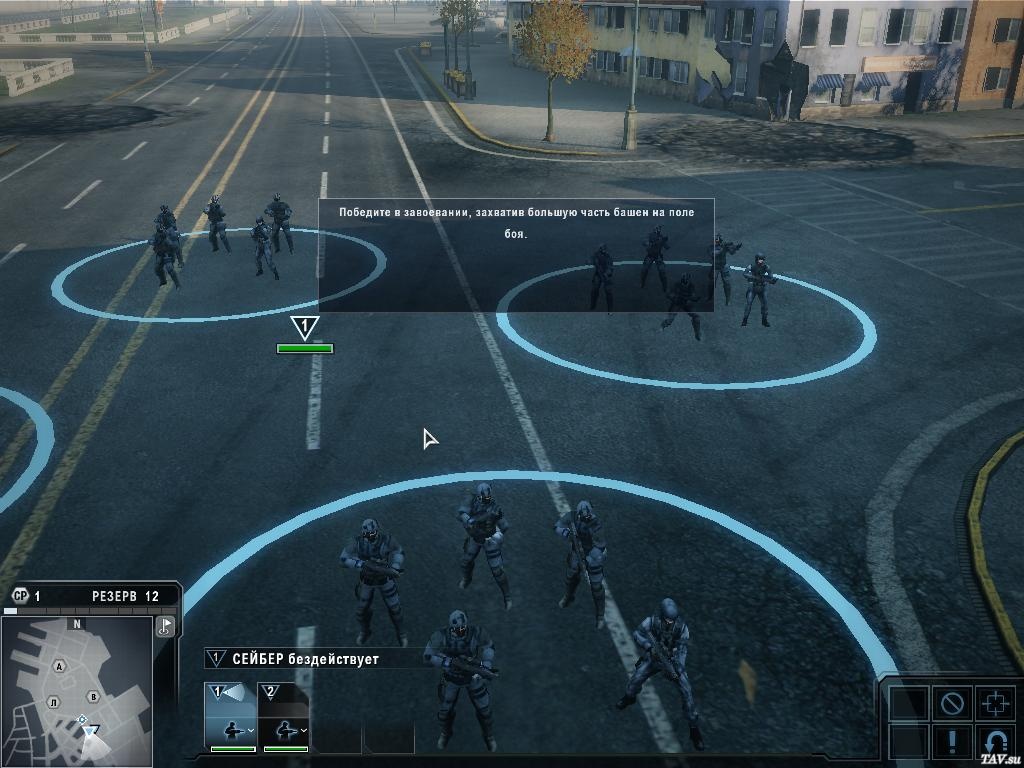The width and height of the screenshot is (1024, 768).
Task: Select squad 1 card in unit bar
Action: (x=231, y=714)
